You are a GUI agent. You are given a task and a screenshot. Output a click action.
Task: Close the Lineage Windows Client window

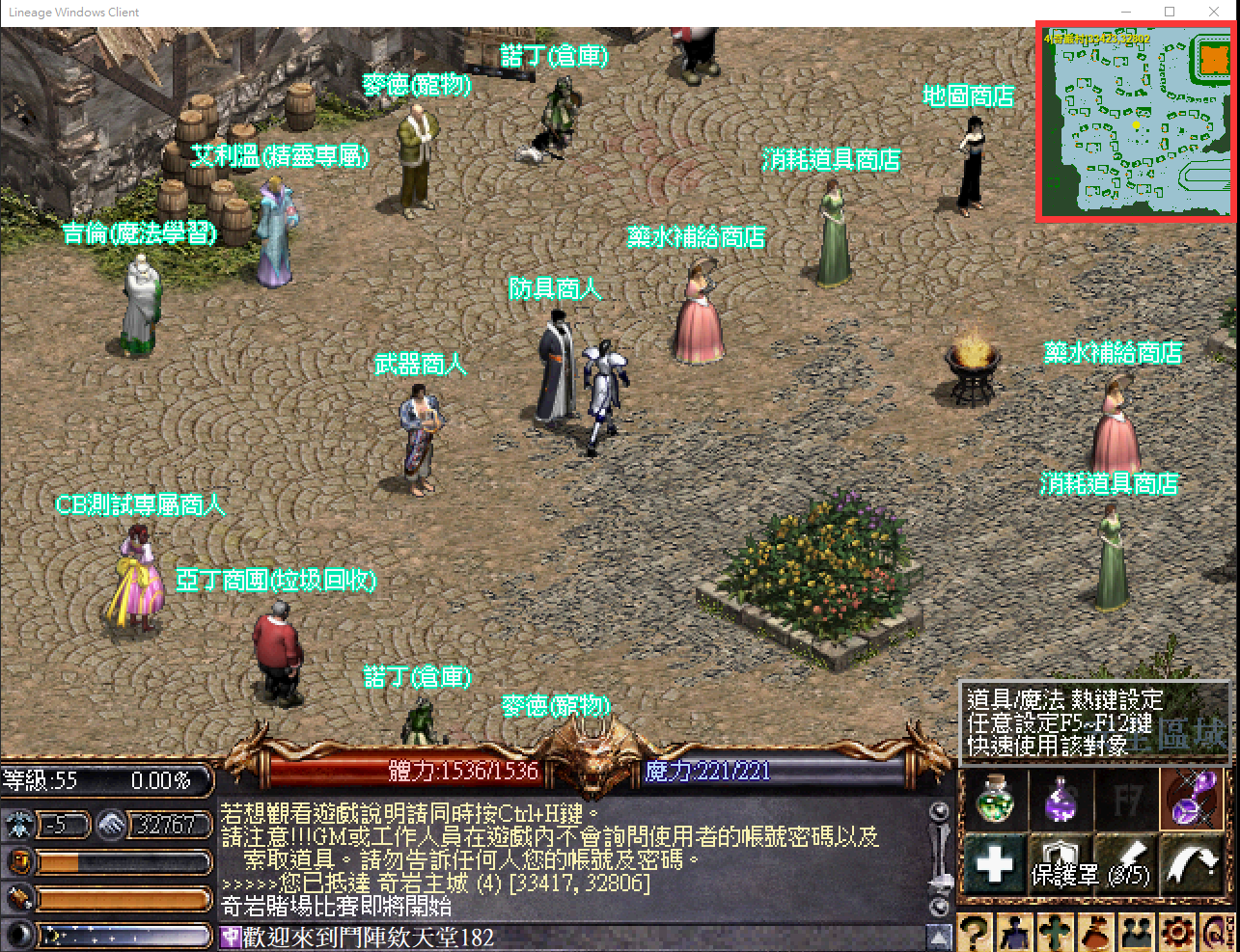coord(1214,12)
